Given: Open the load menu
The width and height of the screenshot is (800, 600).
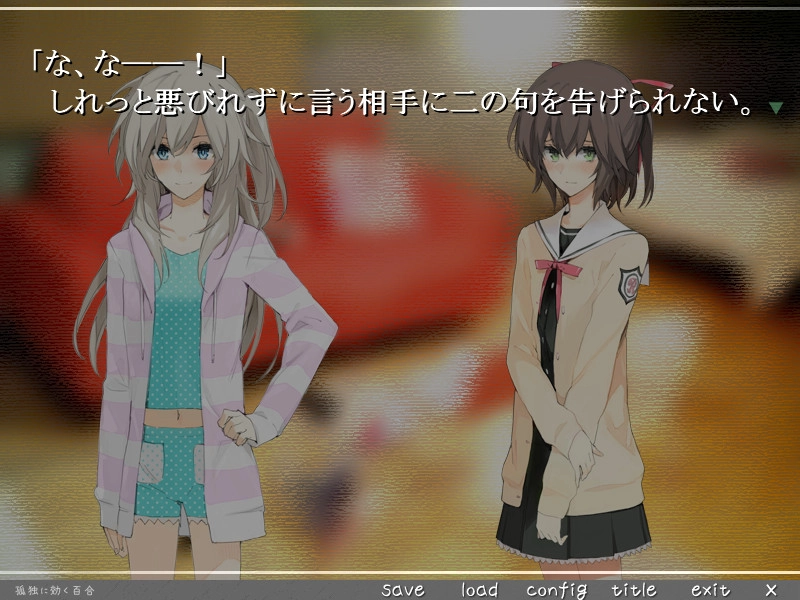Looking at the screenshot, I should point(479,589).
